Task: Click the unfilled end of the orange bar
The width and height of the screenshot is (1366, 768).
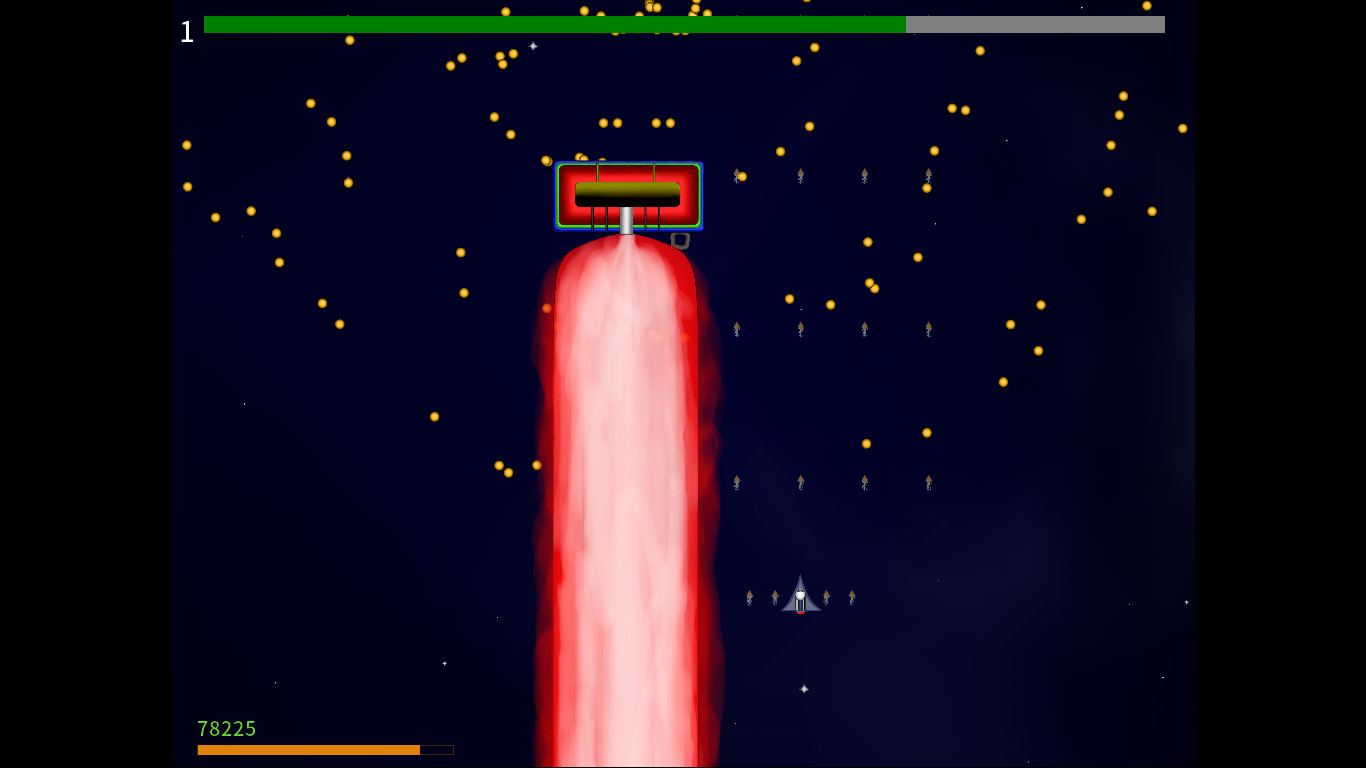Action: click(x=437, y=749)
